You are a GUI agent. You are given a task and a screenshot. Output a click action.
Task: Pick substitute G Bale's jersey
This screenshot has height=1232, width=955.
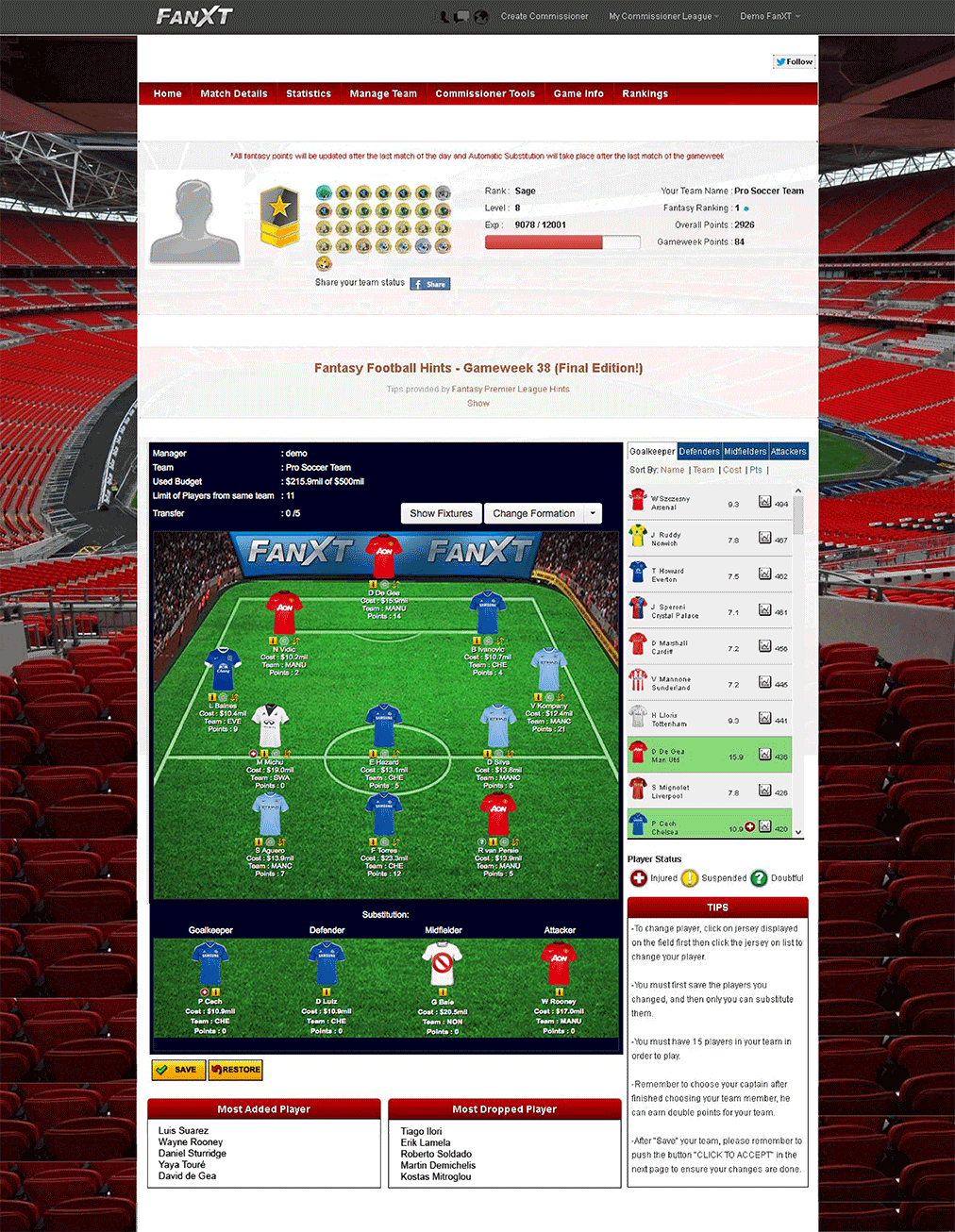(x=443, y=964)
